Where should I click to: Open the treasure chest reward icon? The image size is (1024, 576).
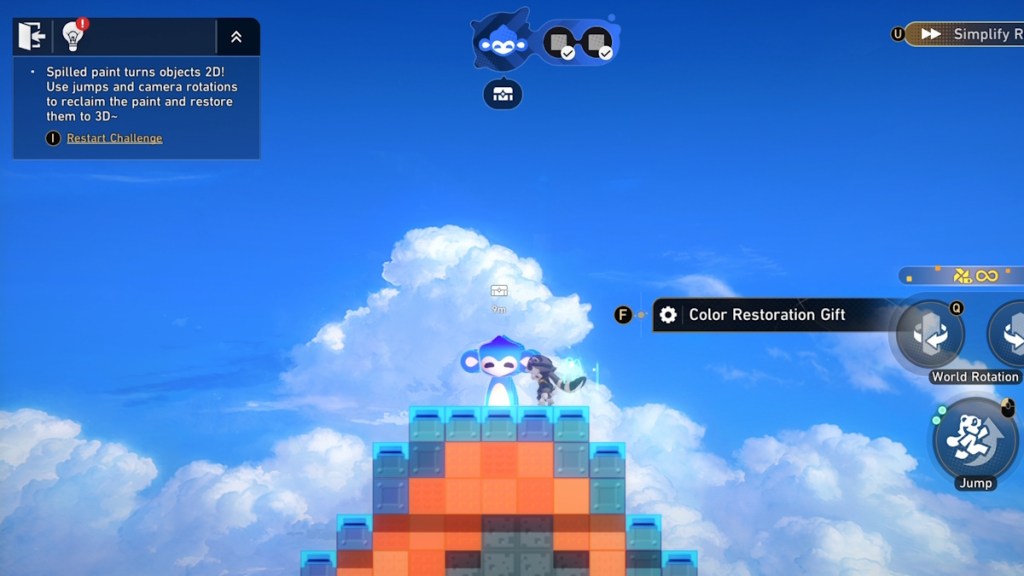(502, 94)
